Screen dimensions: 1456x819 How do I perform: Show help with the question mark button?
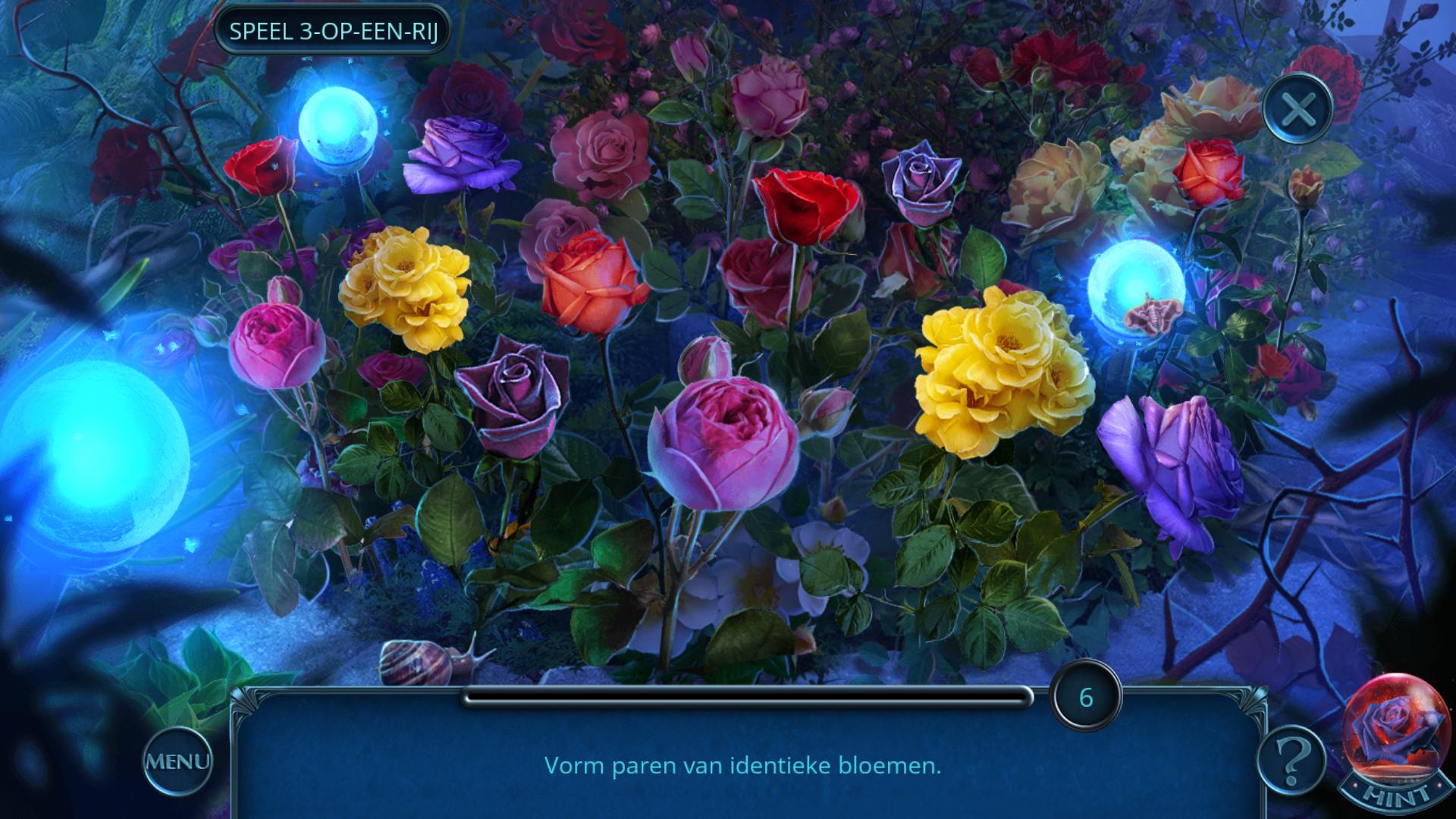click(x=1291, y=760)
